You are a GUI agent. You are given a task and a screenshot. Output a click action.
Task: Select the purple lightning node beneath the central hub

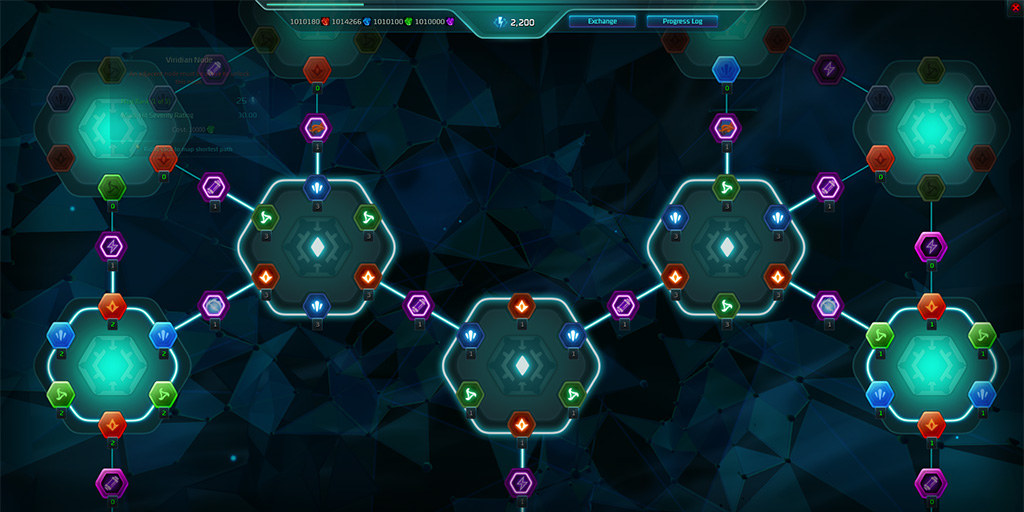coord(521,483)
